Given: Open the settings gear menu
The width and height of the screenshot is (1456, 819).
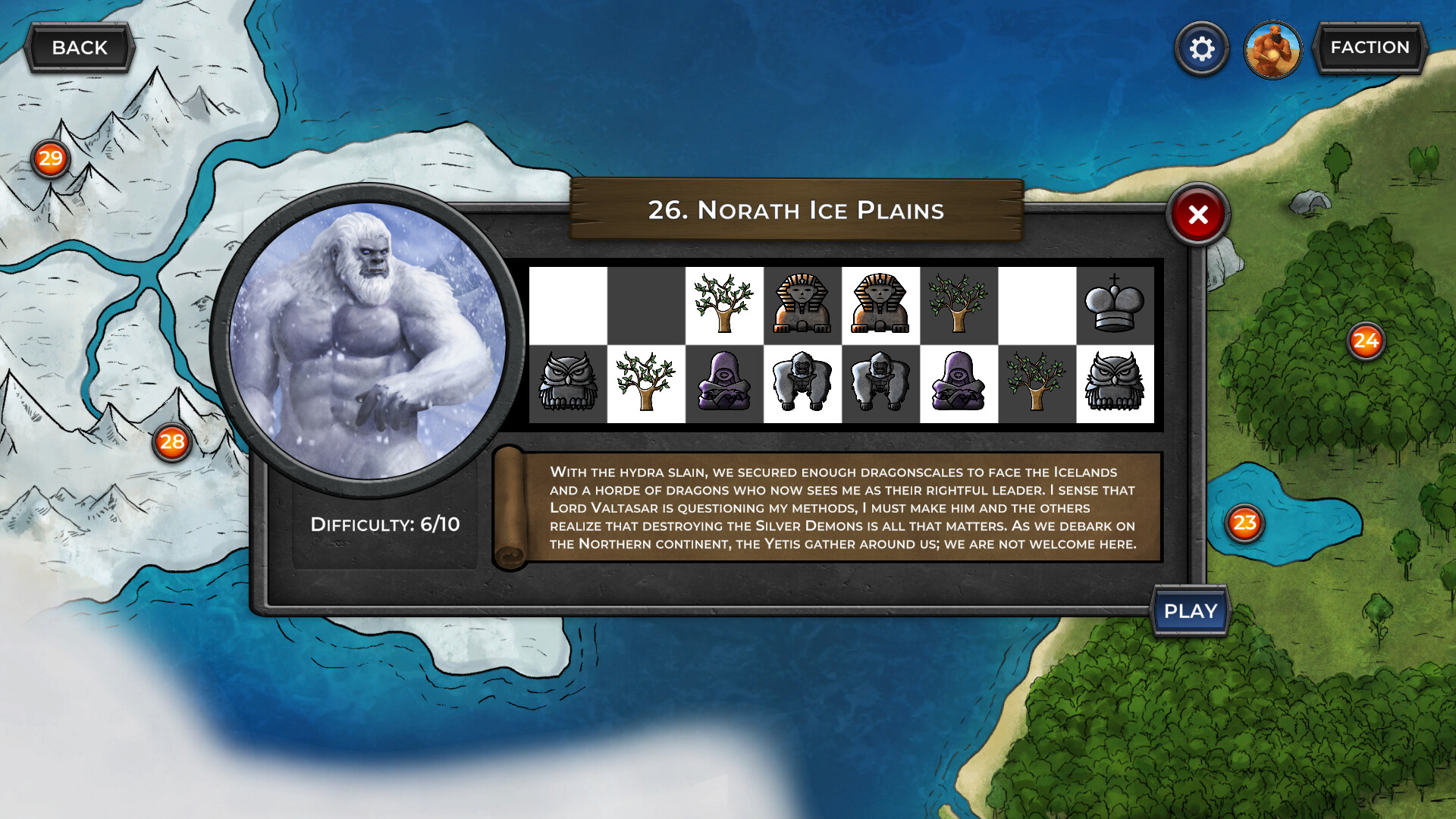Looking at the screenshot, I should (x=1200, y=47).
